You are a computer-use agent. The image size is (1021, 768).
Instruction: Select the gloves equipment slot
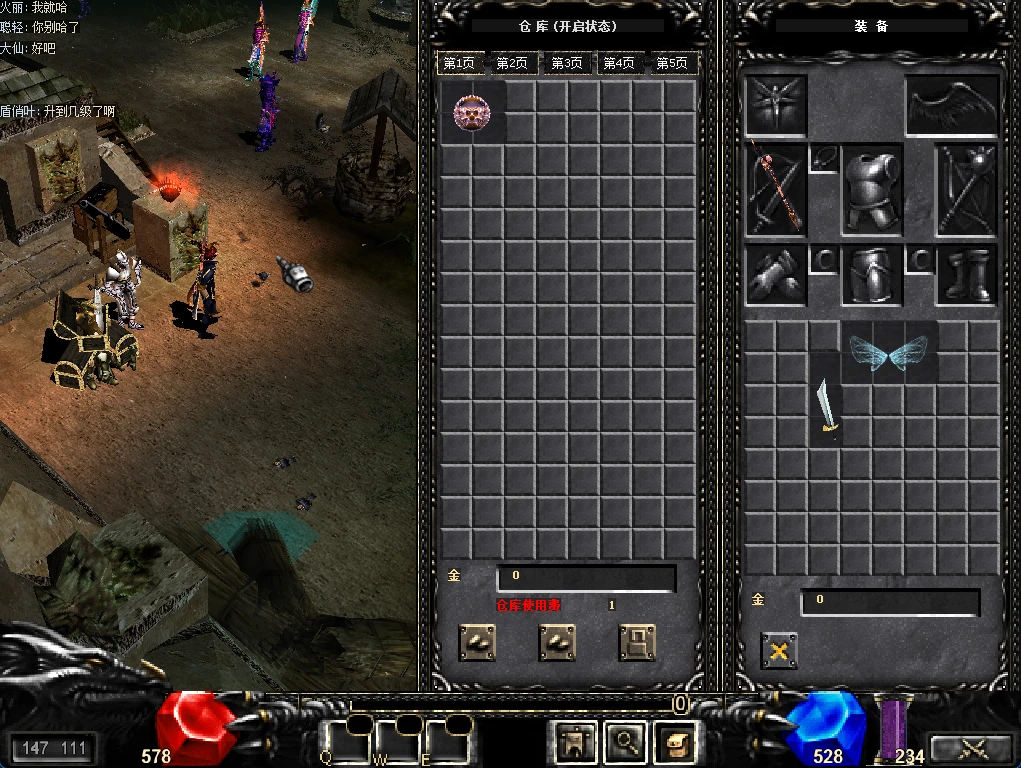click(776, 275)
